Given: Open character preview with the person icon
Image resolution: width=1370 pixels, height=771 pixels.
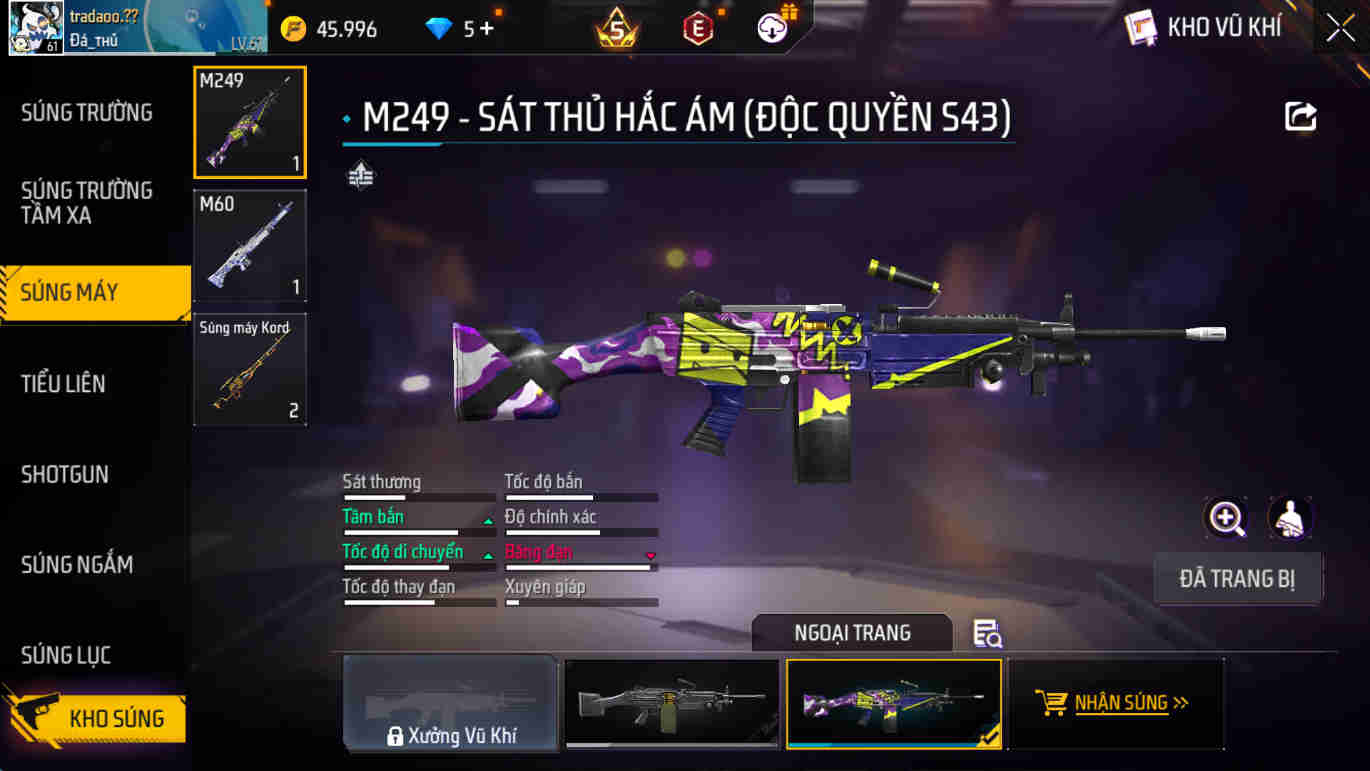Looking at the screenshot, I should [1290, 519].
